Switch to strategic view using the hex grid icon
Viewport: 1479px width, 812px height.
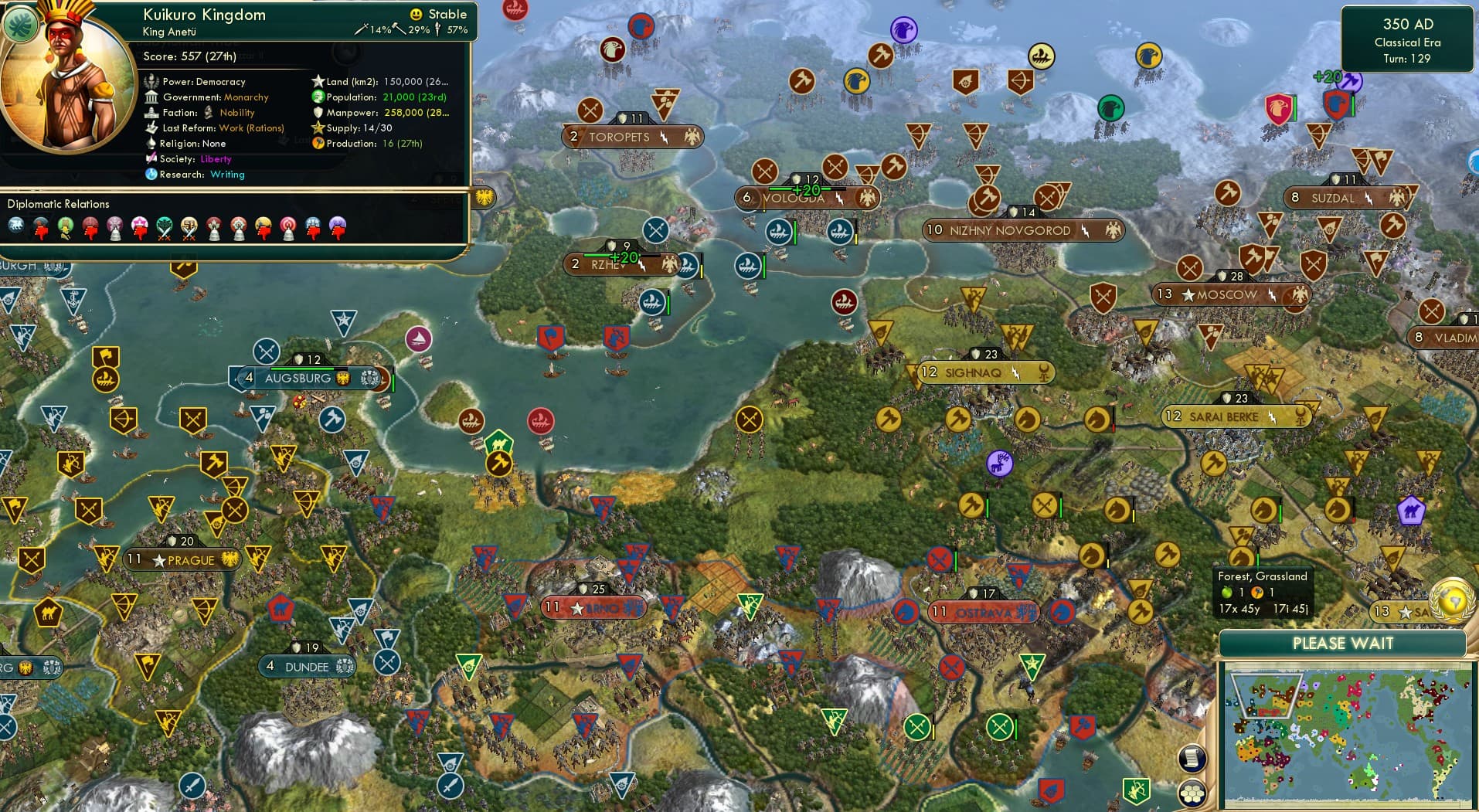(1193, 793)
